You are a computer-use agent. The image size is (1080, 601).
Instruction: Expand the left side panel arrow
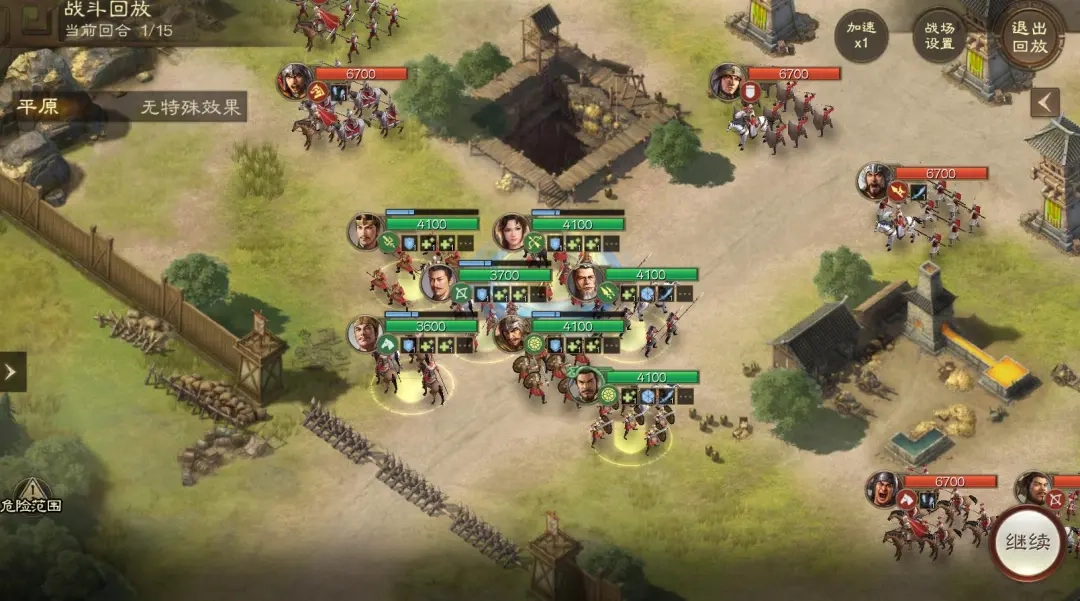point(12,372)
